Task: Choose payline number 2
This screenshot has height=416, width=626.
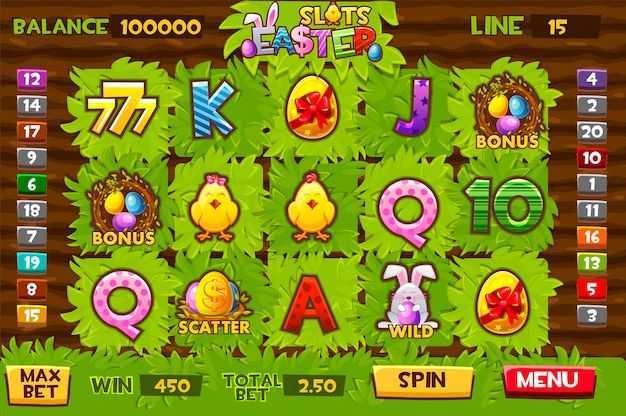Action: [x=592, y=104]
